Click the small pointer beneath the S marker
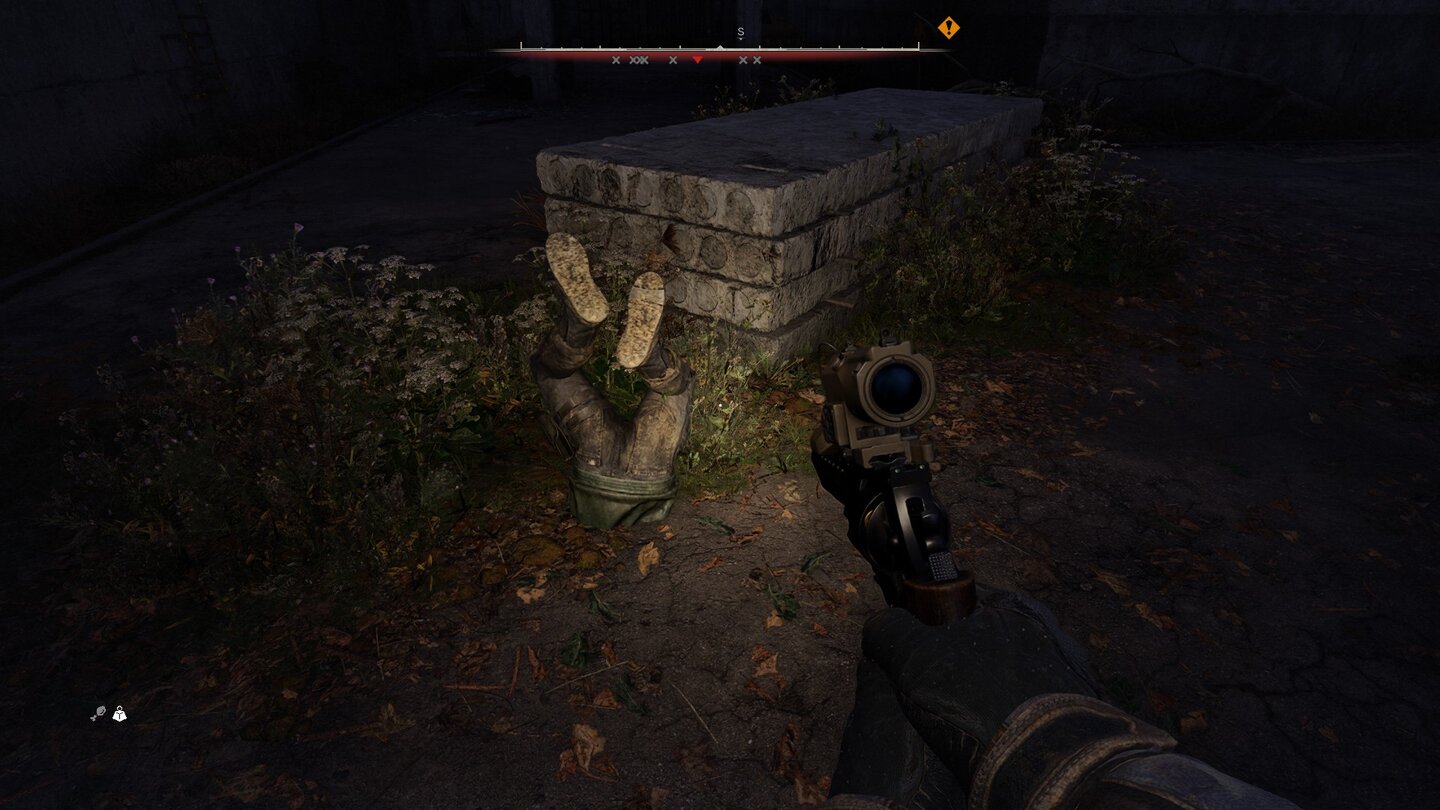 pos(740,39)
